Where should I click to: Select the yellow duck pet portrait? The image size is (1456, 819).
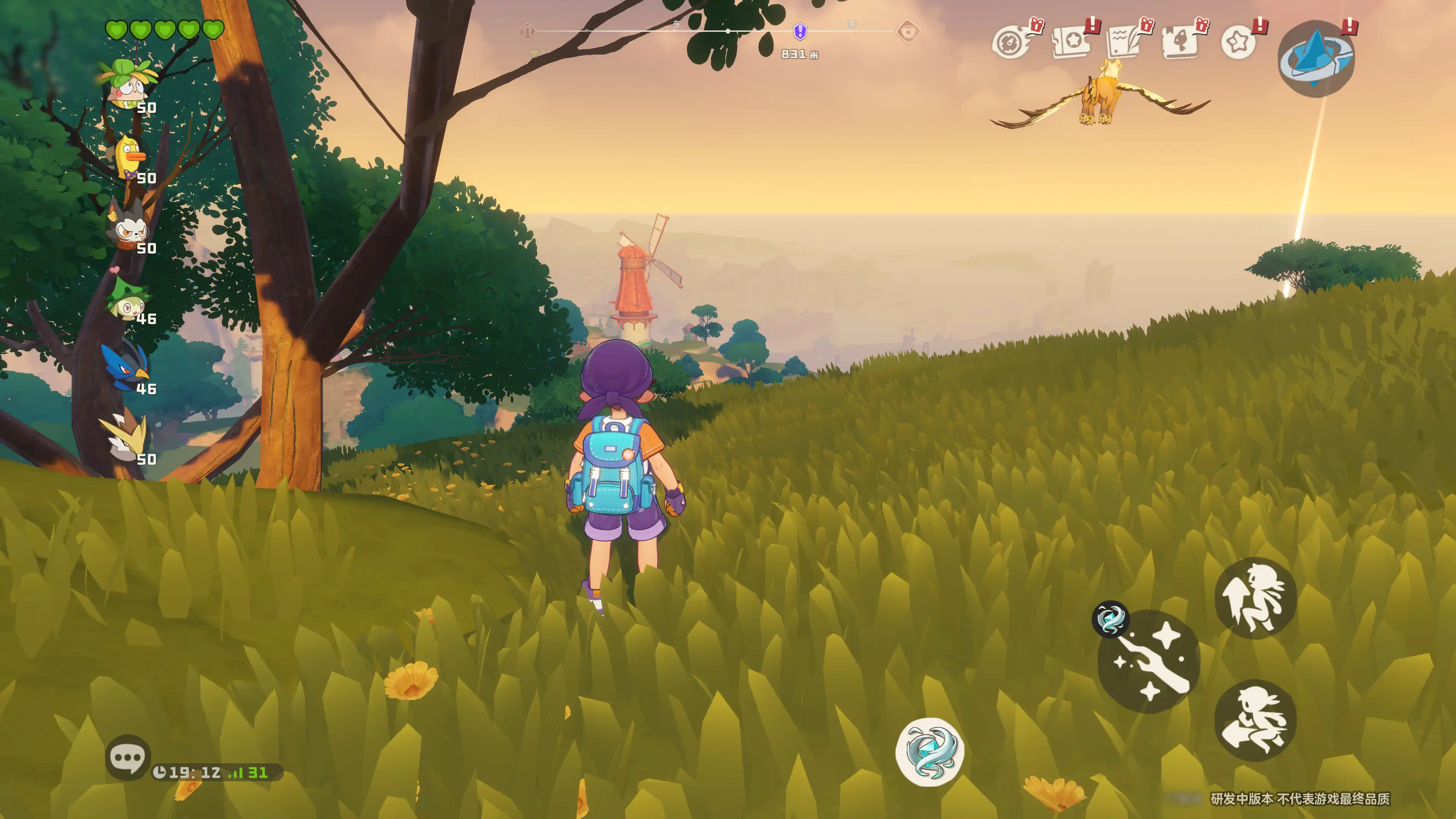click(x=129, y=157)
